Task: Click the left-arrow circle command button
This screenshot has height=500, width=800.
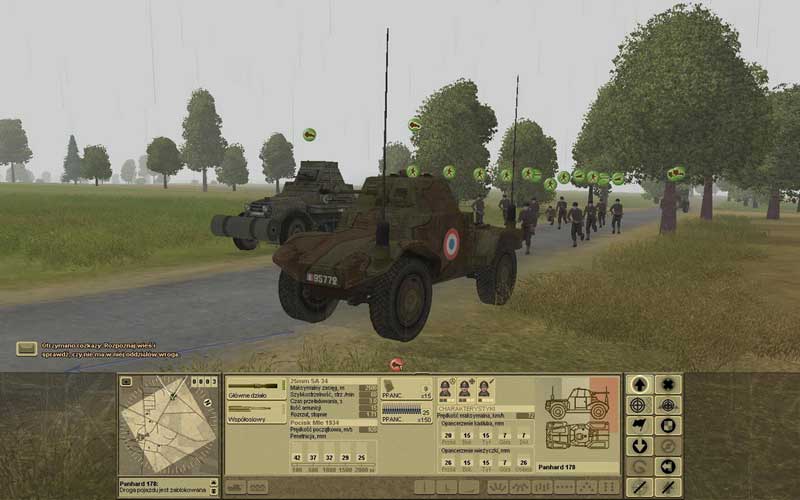Action: (668, 466)
